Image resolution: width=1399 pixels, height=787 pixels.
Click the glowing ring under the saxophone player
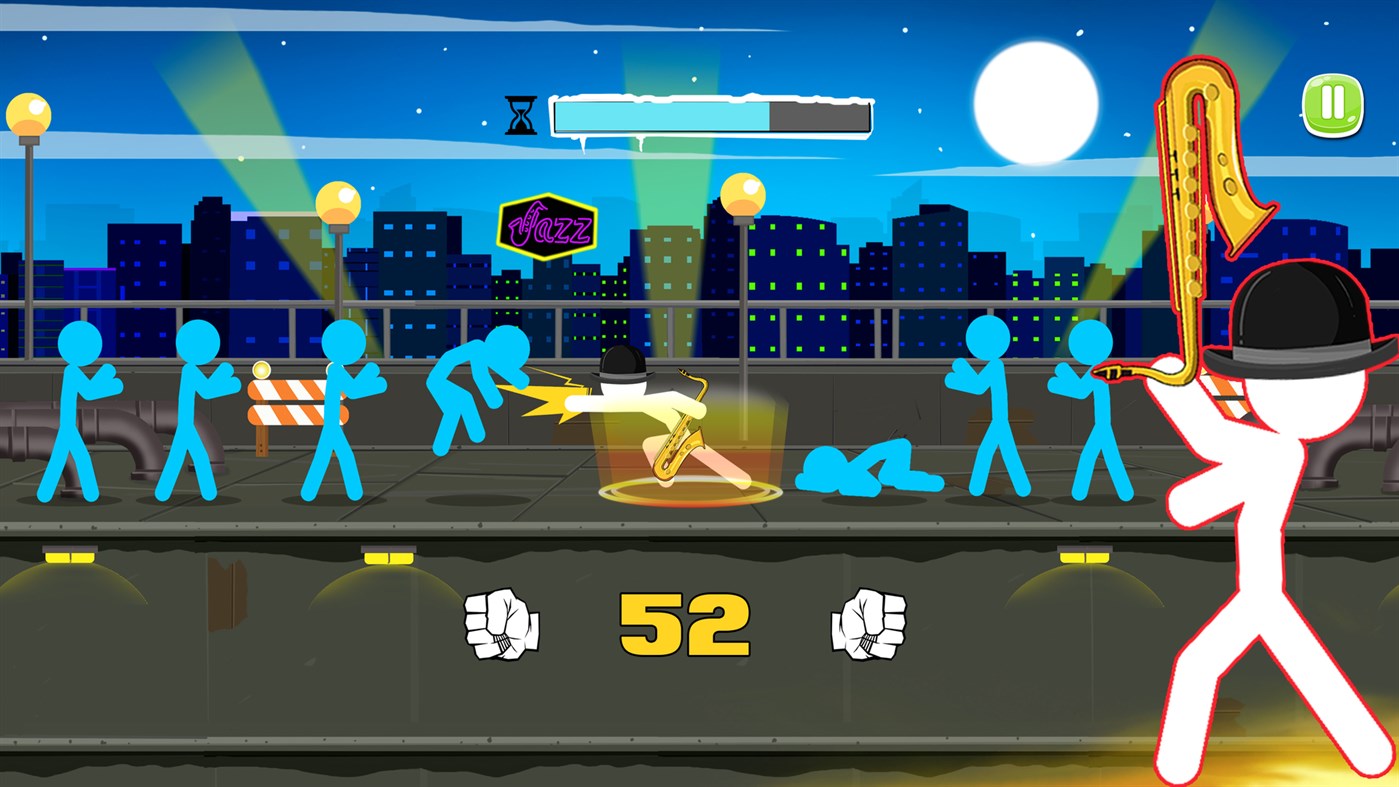click(x=688, y=492)
